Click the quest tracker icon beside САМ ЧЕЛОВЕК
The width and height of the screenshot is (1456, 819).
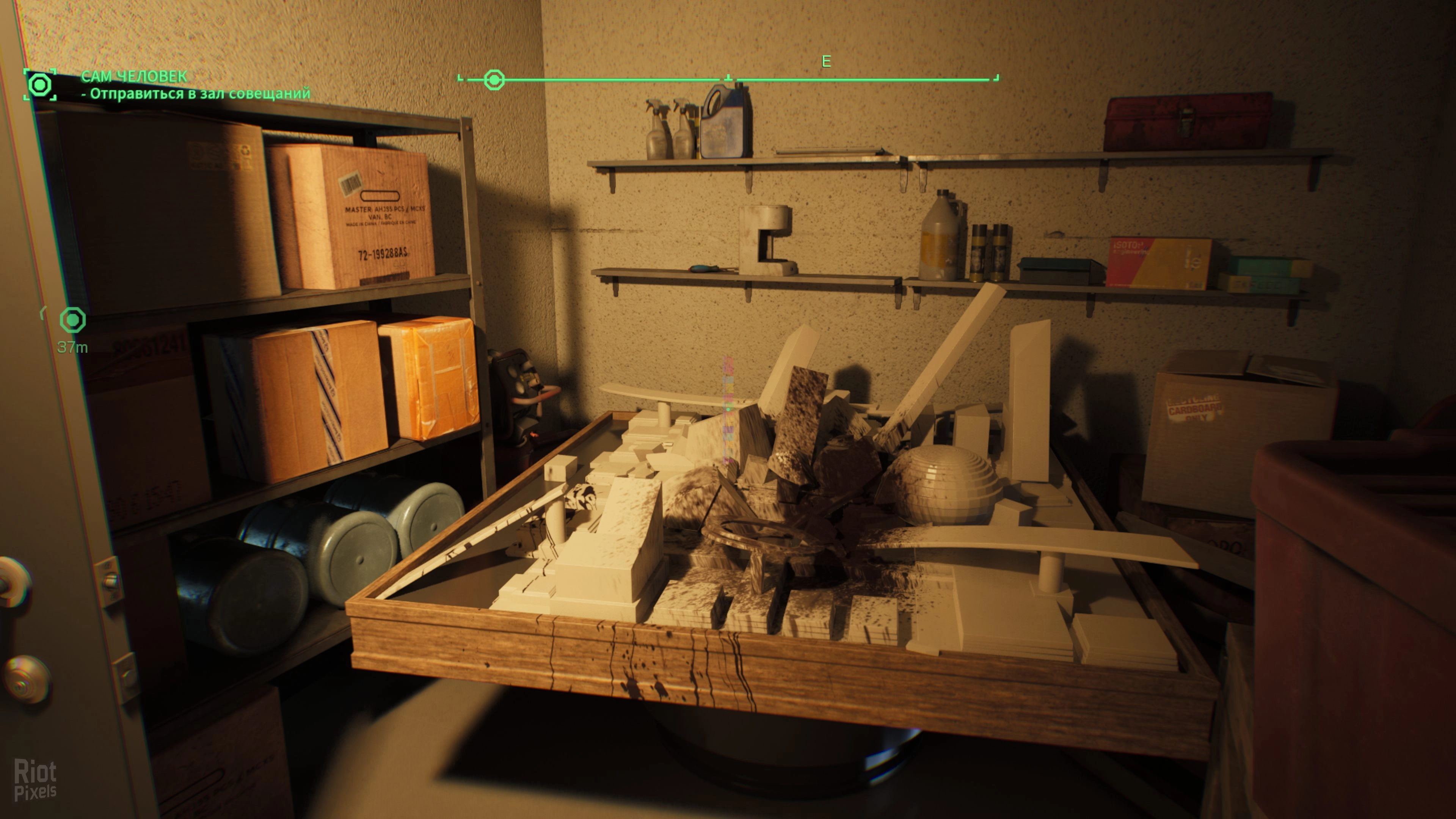coord(39,85)
